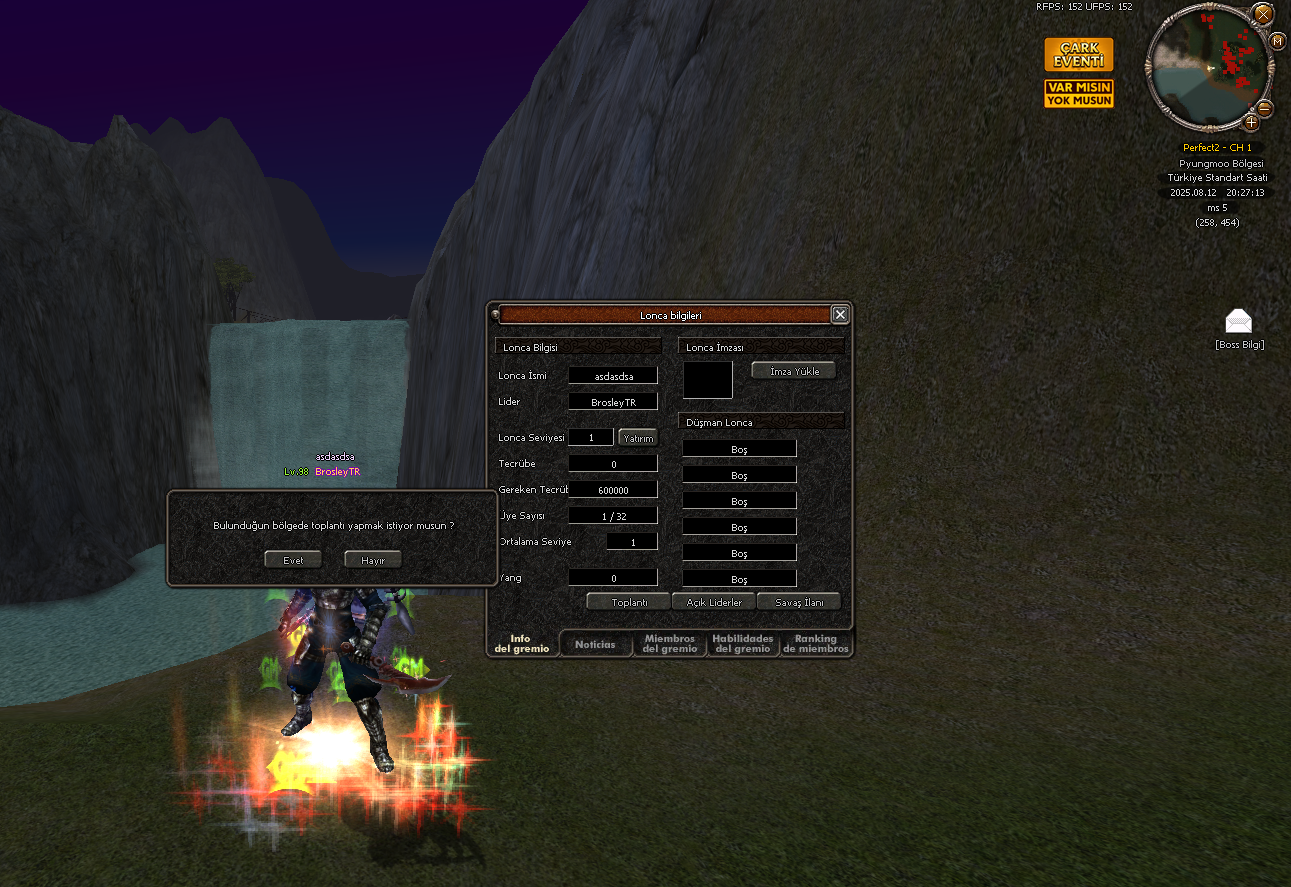Select the Info del gremio tab
Screen dimensions: 1291x887
521,644
